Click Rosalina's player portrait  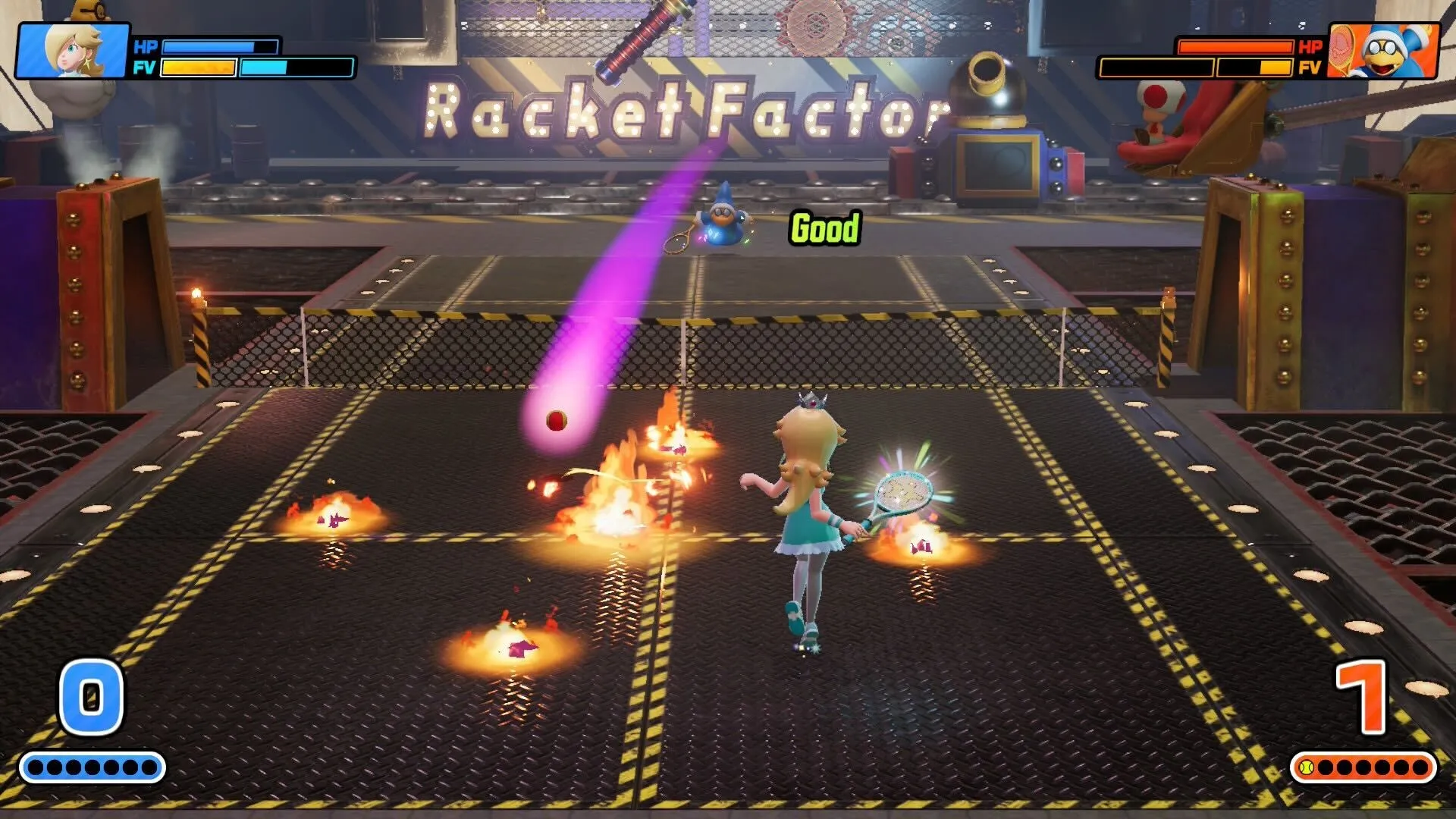[x=73, y=51]
